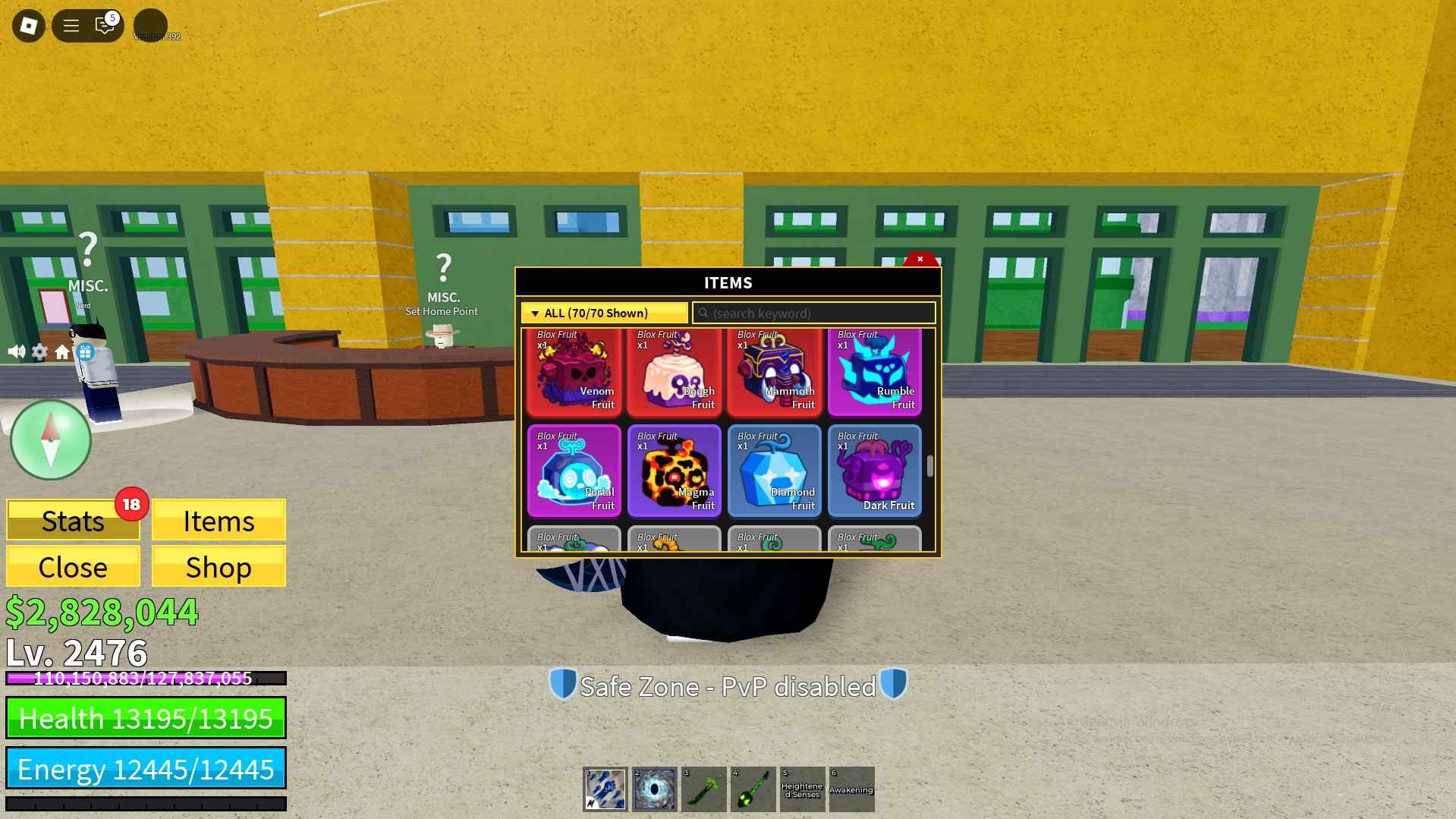Select the portal ability in hotbar slot 2

point(654,789)
